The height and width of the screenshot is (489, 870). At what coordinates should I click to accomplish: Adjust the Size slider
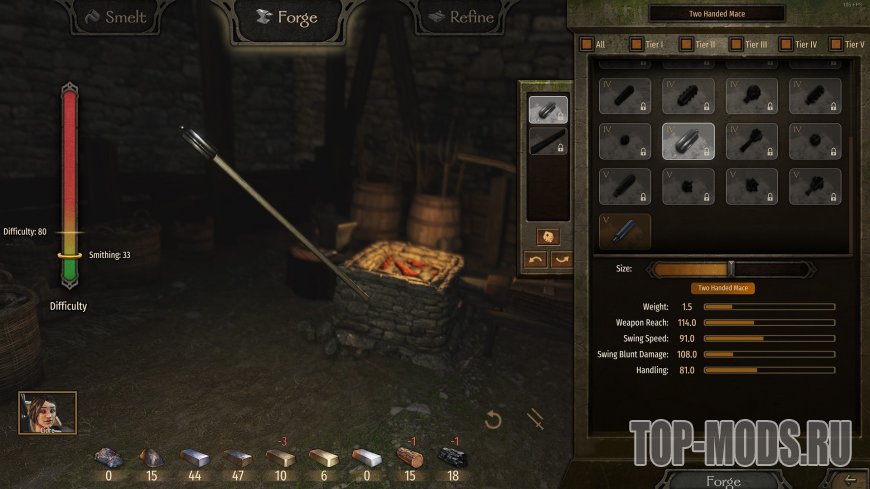point(731,269)
